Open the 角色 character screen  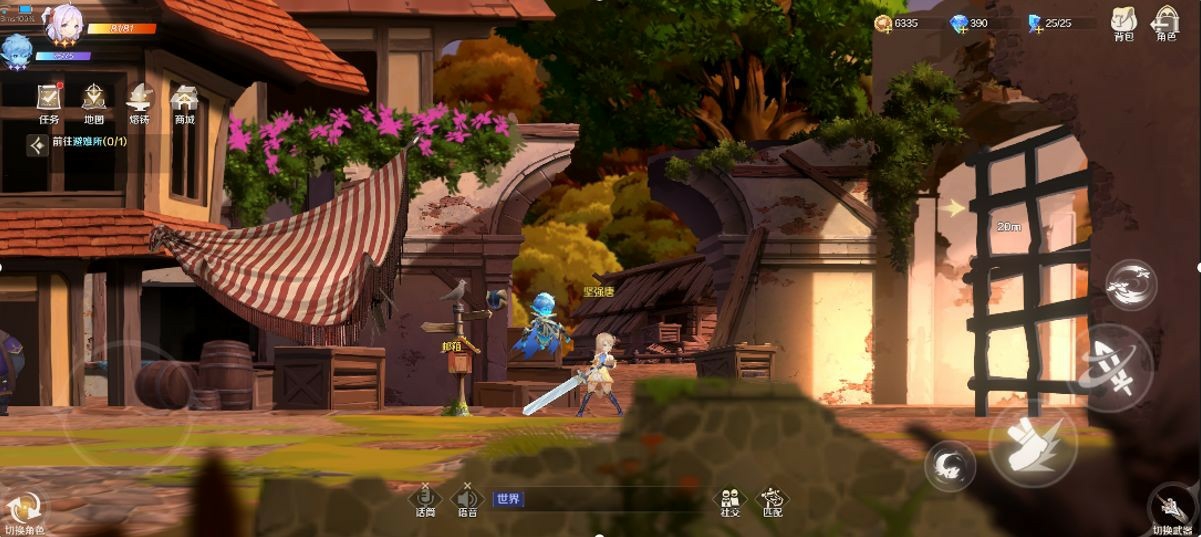coord(1166,23)
